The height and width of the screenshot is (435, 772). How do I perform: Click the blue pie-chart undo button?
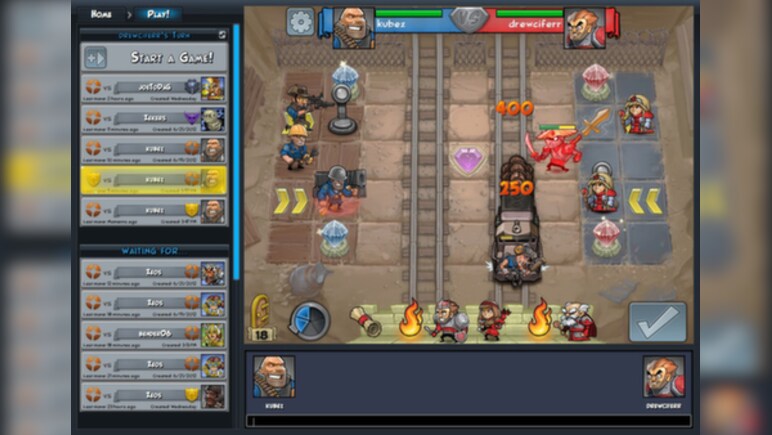(x=309, y=319)
